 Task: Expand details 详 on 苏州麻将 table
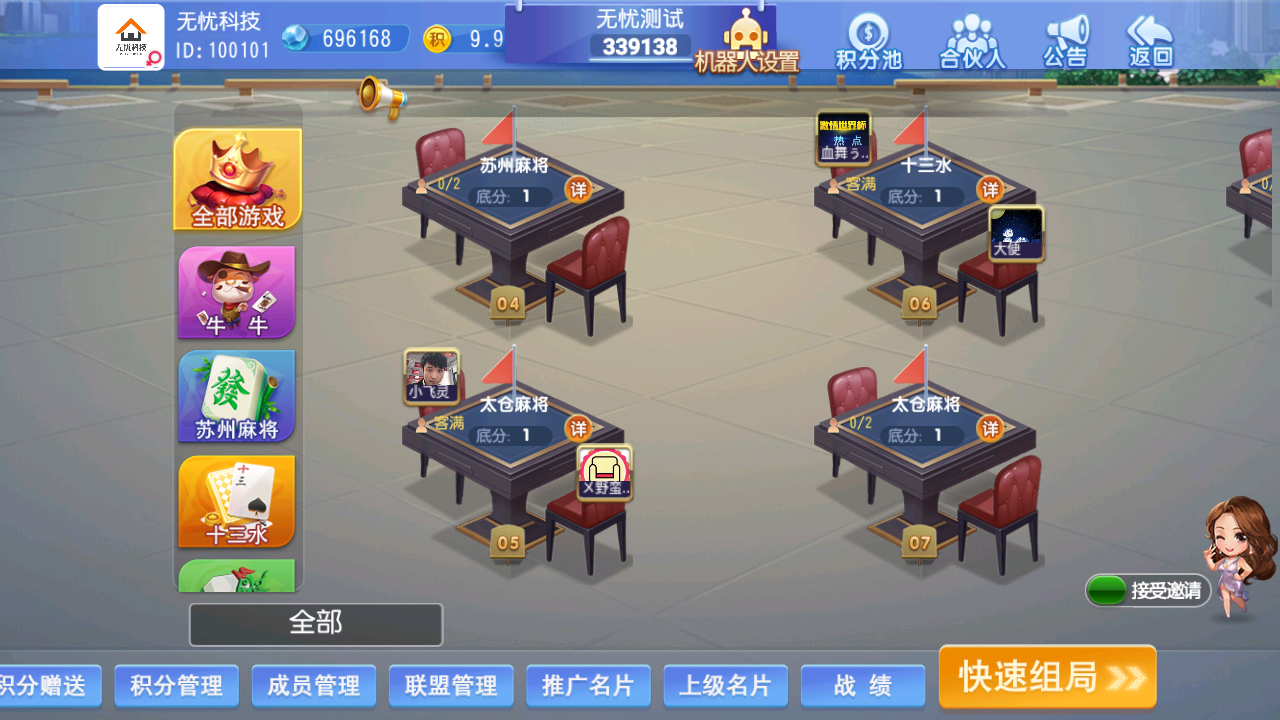coord(578,190)
